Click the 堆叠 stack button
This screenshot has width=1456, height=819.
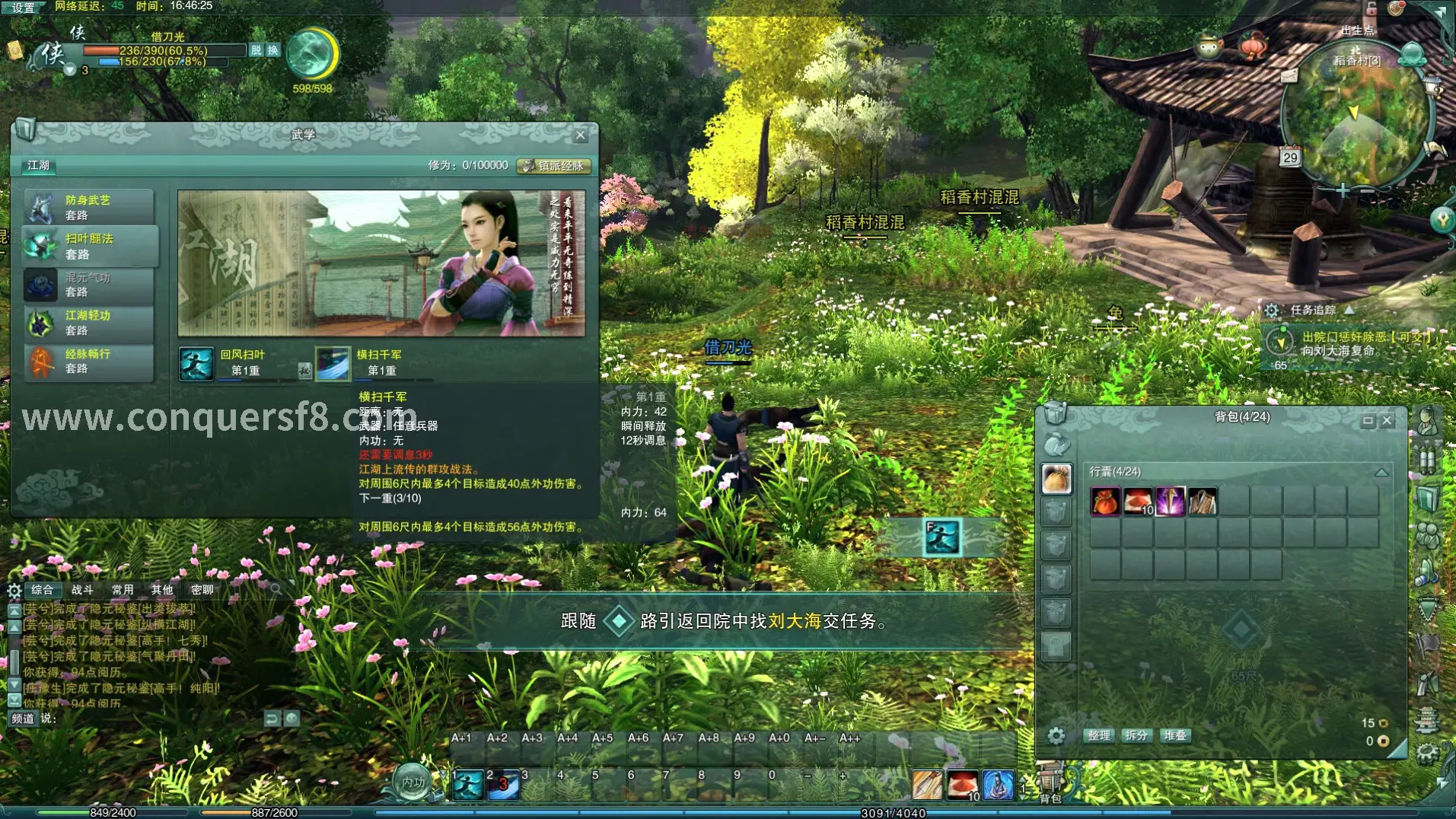1174,735
